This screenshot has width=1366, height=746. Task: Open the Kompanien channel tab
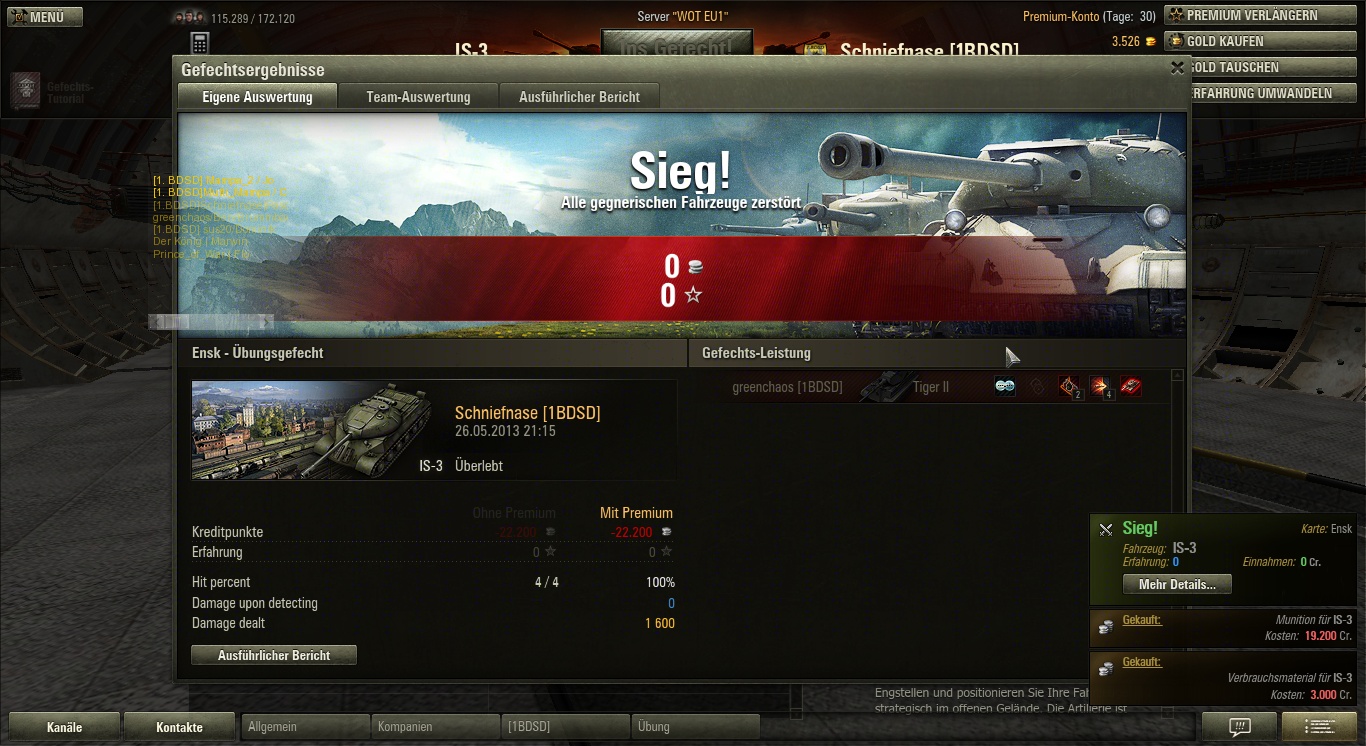click(x=435, y=727)
